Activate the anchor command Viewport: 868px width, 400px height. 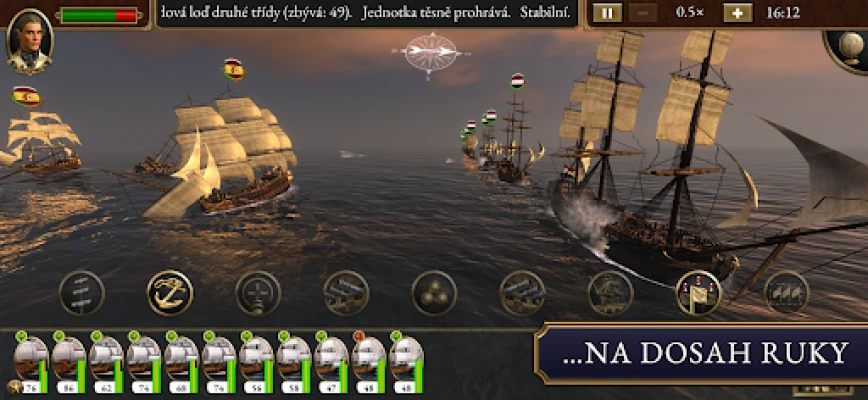(x=169, y=292)
